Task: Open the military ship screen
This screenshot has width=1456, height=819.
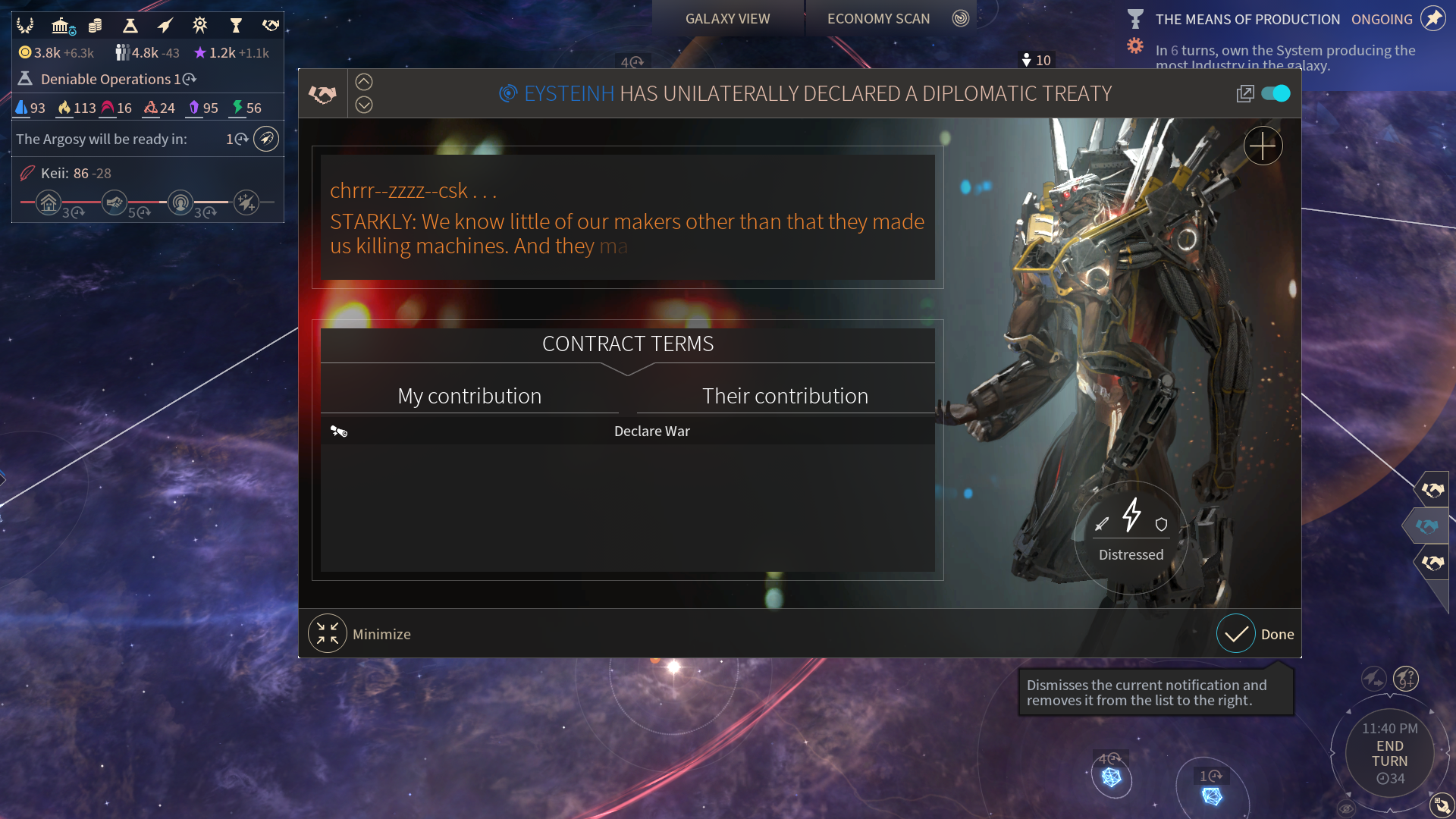Action: pos(165,26)
